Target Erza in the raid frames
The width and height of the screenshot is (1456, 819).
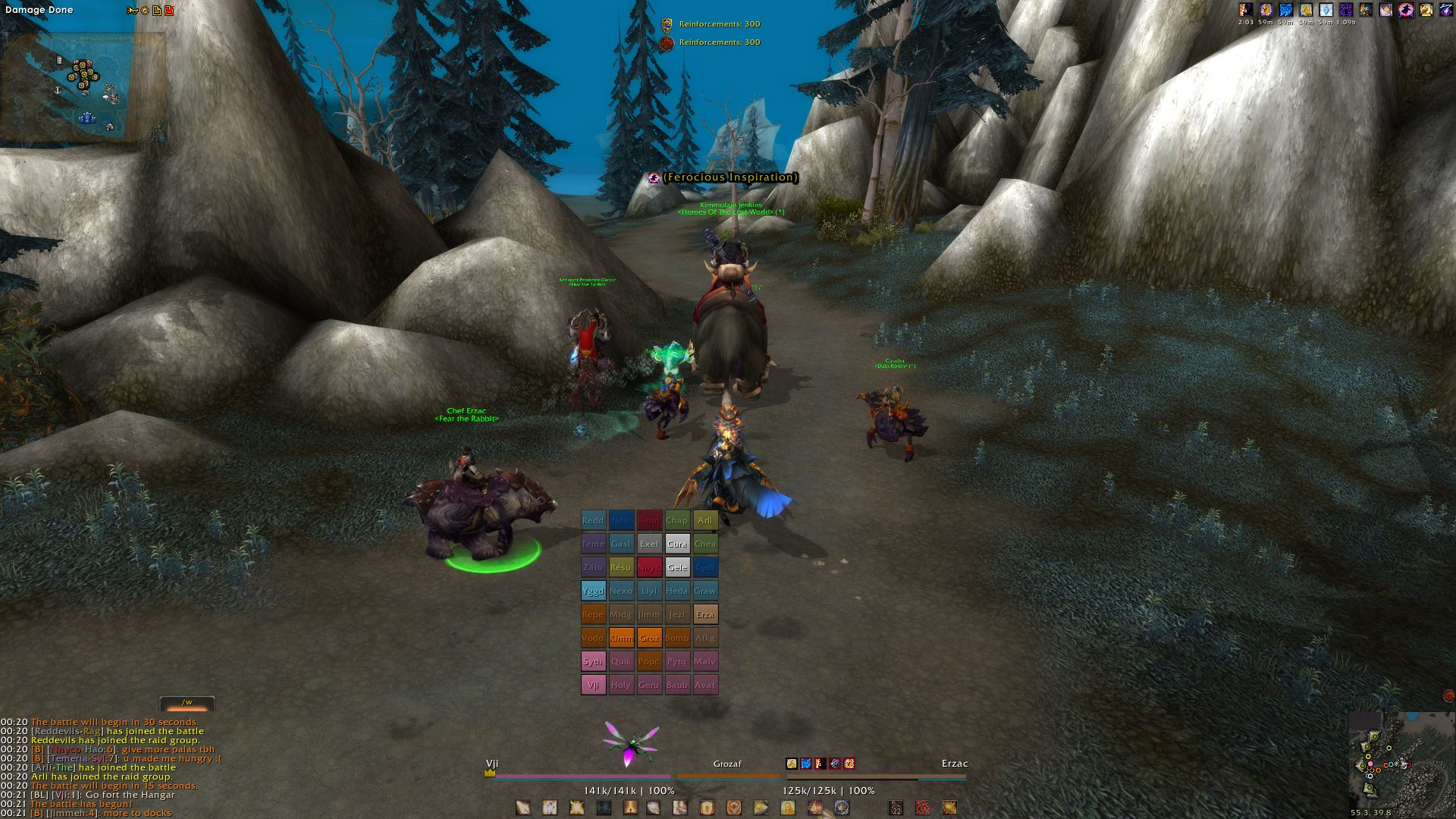click(x=705, y=614)
